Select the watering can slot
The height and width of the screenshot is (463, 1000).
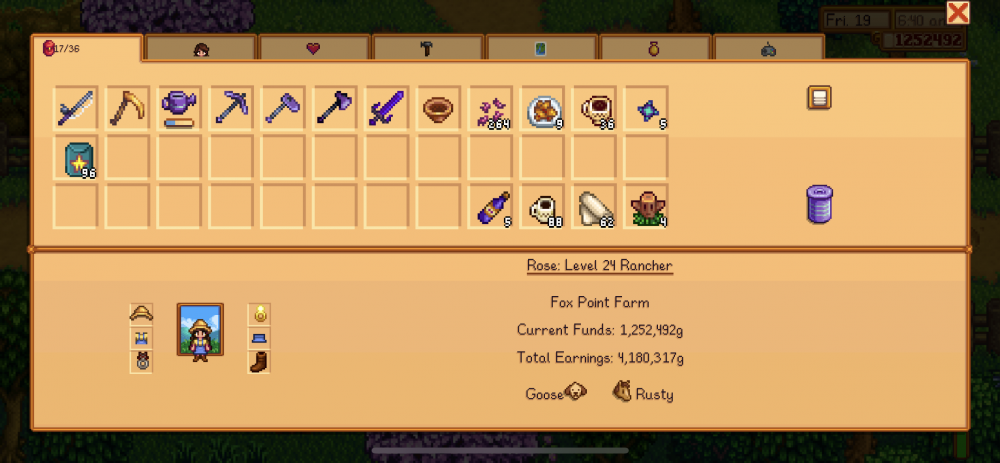click(179, 107)
